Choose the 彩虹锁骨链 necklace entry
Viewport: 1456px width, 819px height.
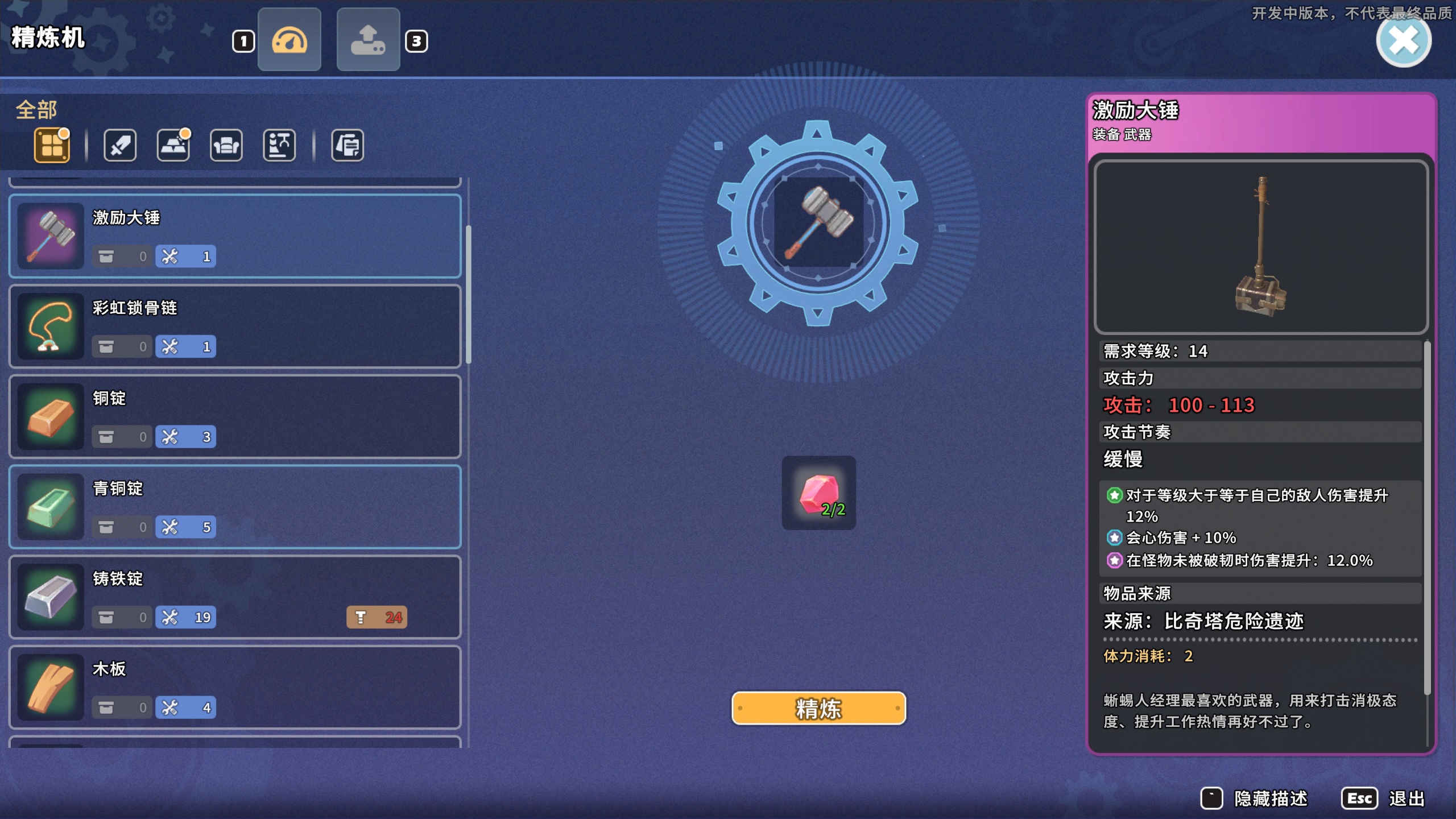click(235, 326)
